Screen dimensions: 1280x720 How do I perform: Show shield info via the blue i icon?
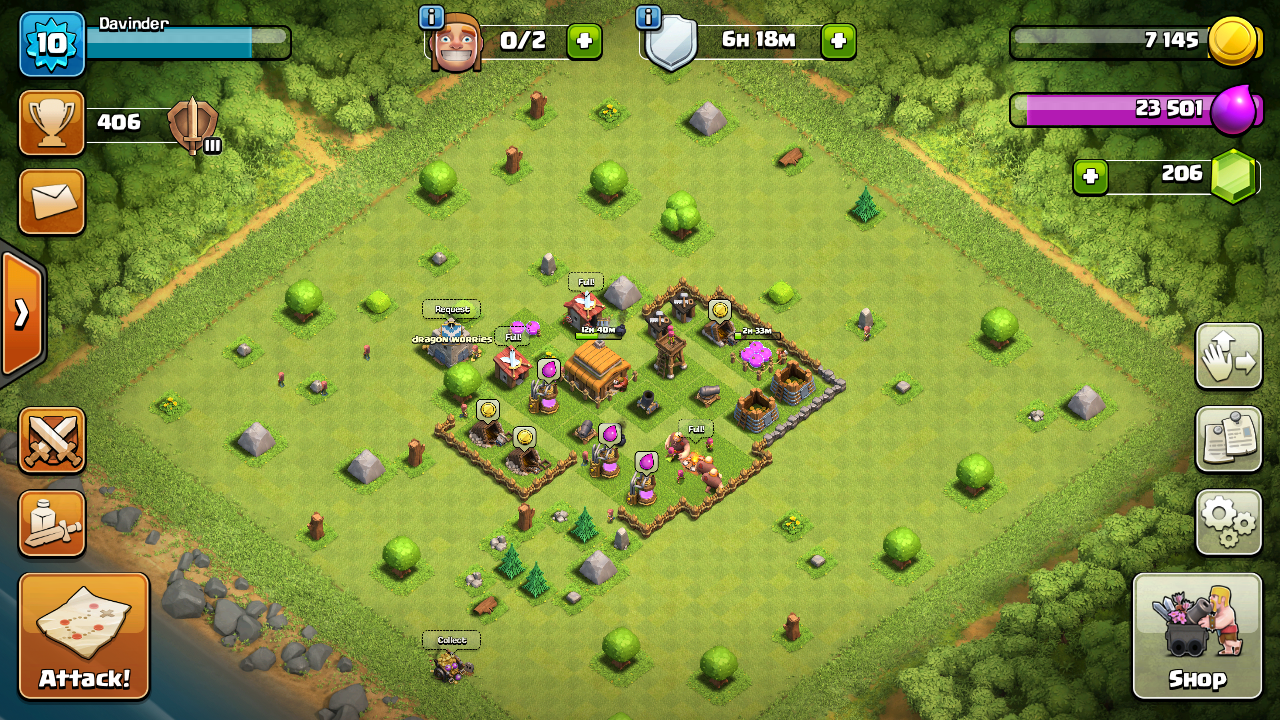coord(648,17)
